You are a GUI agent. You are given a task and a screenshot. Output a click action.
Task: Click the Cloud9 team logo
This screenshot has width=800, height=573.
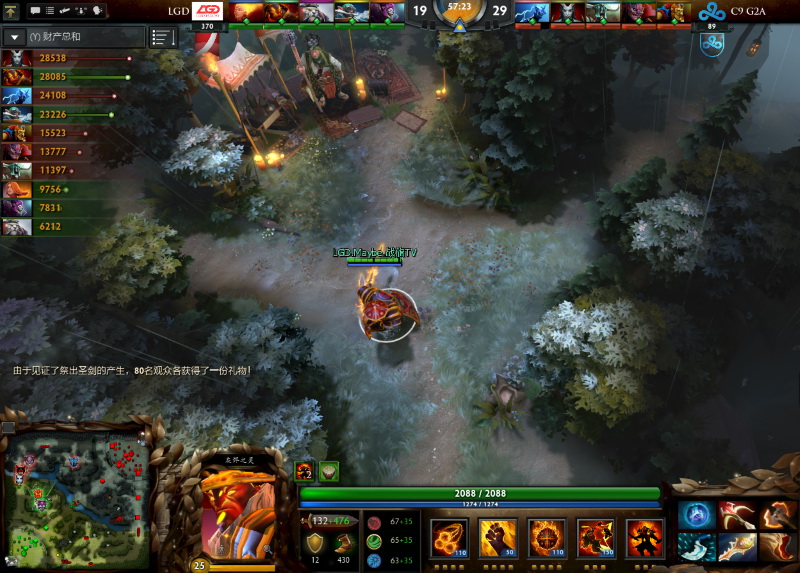coord(712,12)
